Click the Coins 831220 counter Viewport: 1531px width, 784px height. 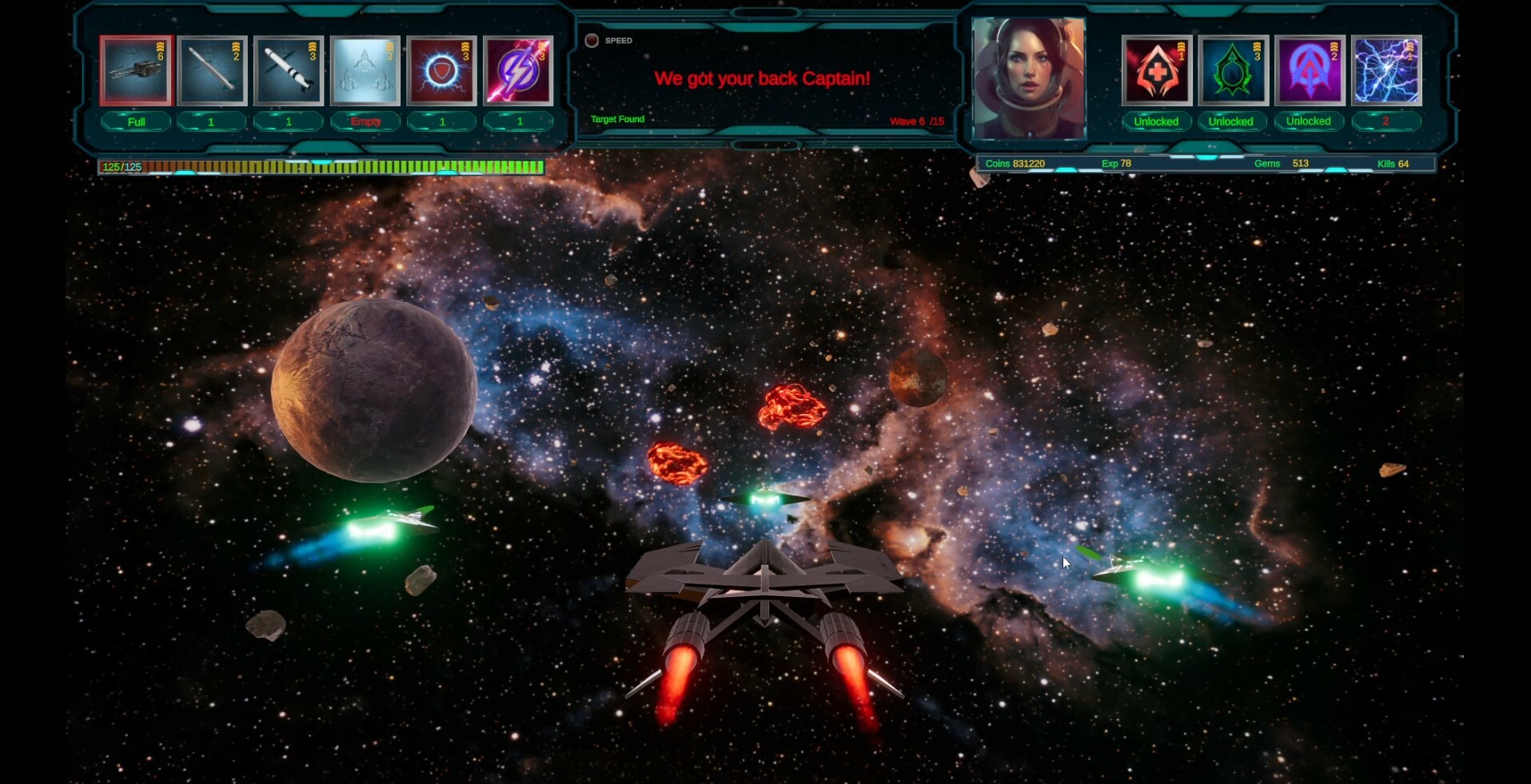[1015, 163]
